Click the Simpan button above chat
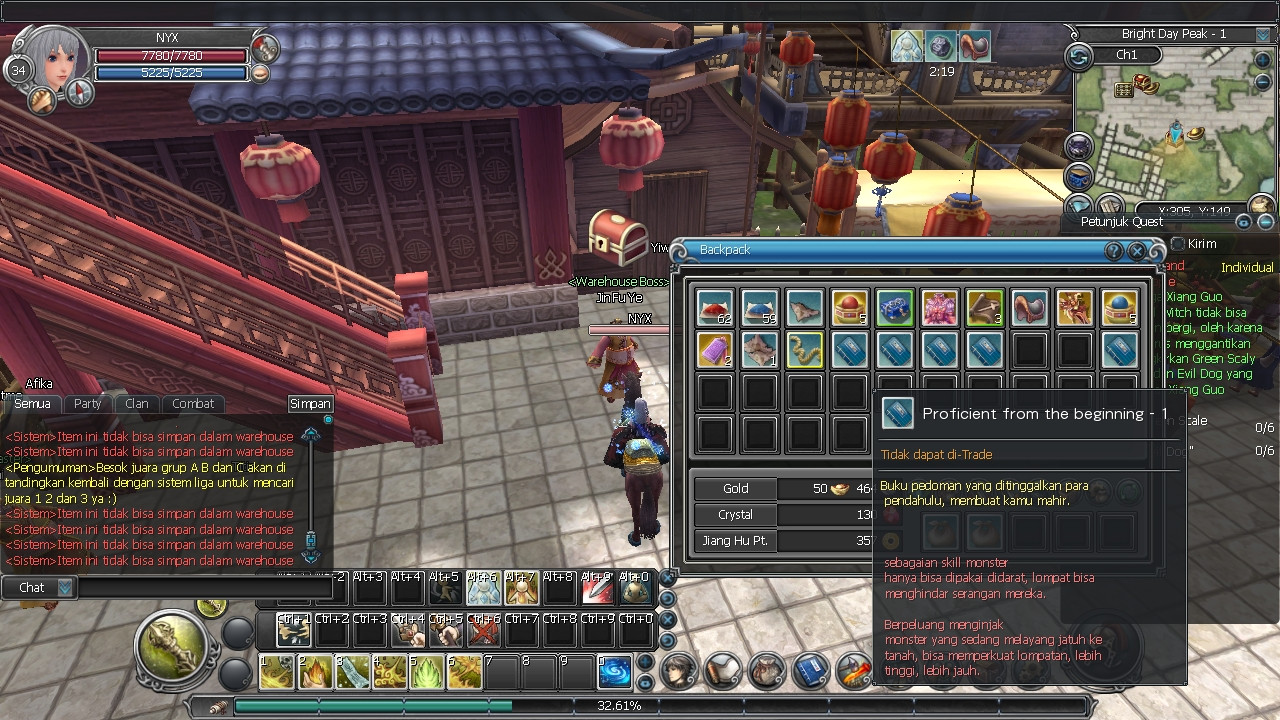 click(x=310, y=404)
